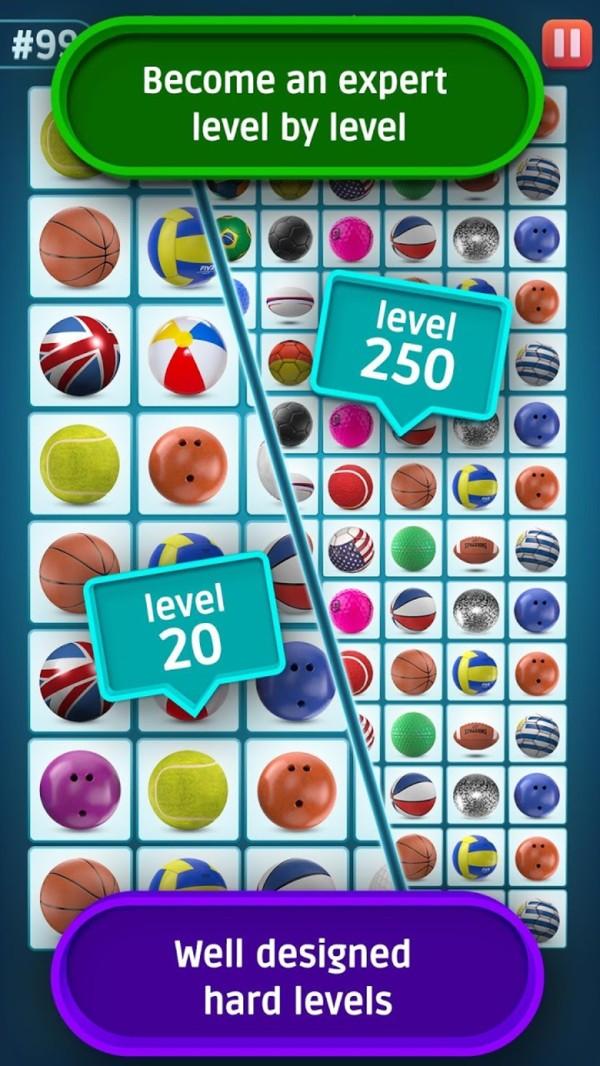Select the fully visible USA flag ball tile

coord(351,549)
